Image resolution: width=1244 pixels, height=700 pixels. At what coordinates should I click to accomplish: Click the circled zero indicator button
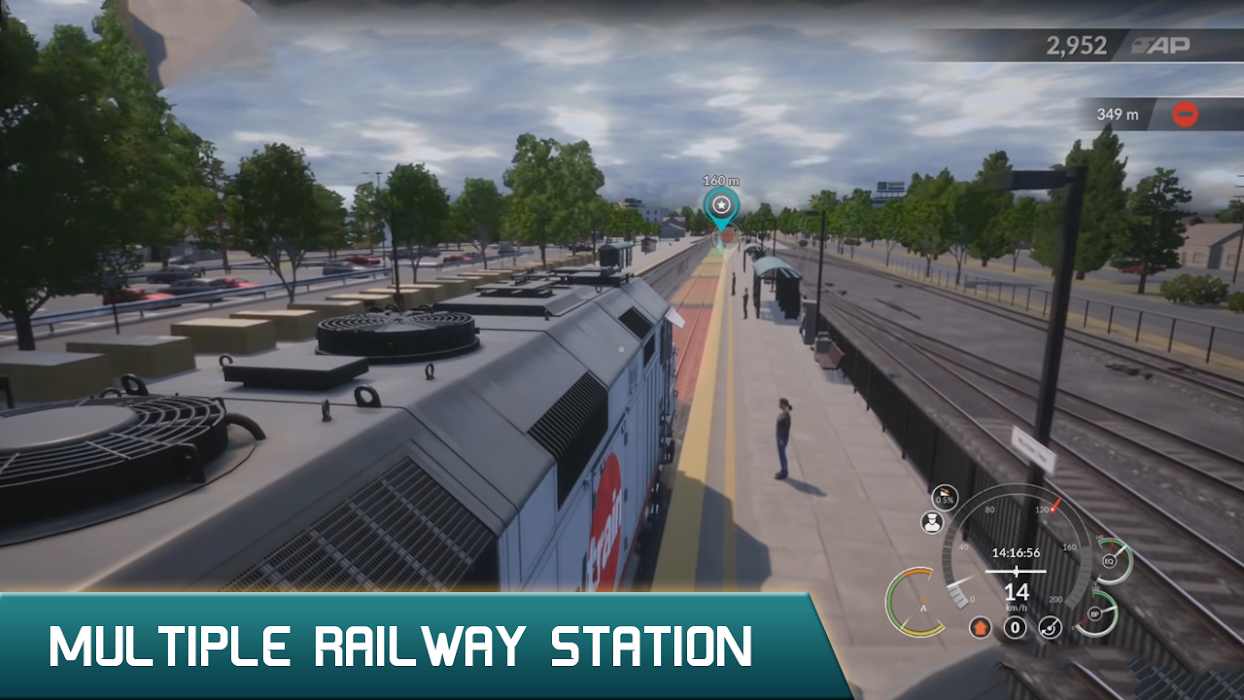tap(1015, 628)
